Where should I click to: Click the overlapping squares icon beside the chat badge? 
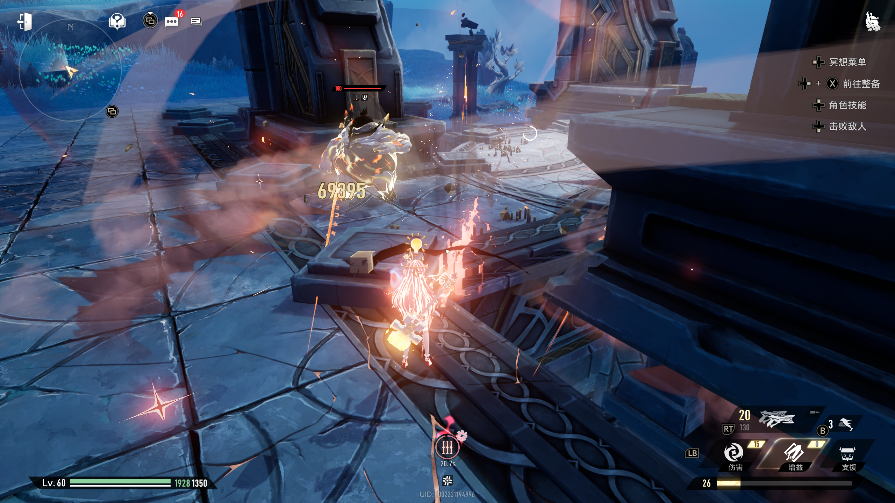150,20
